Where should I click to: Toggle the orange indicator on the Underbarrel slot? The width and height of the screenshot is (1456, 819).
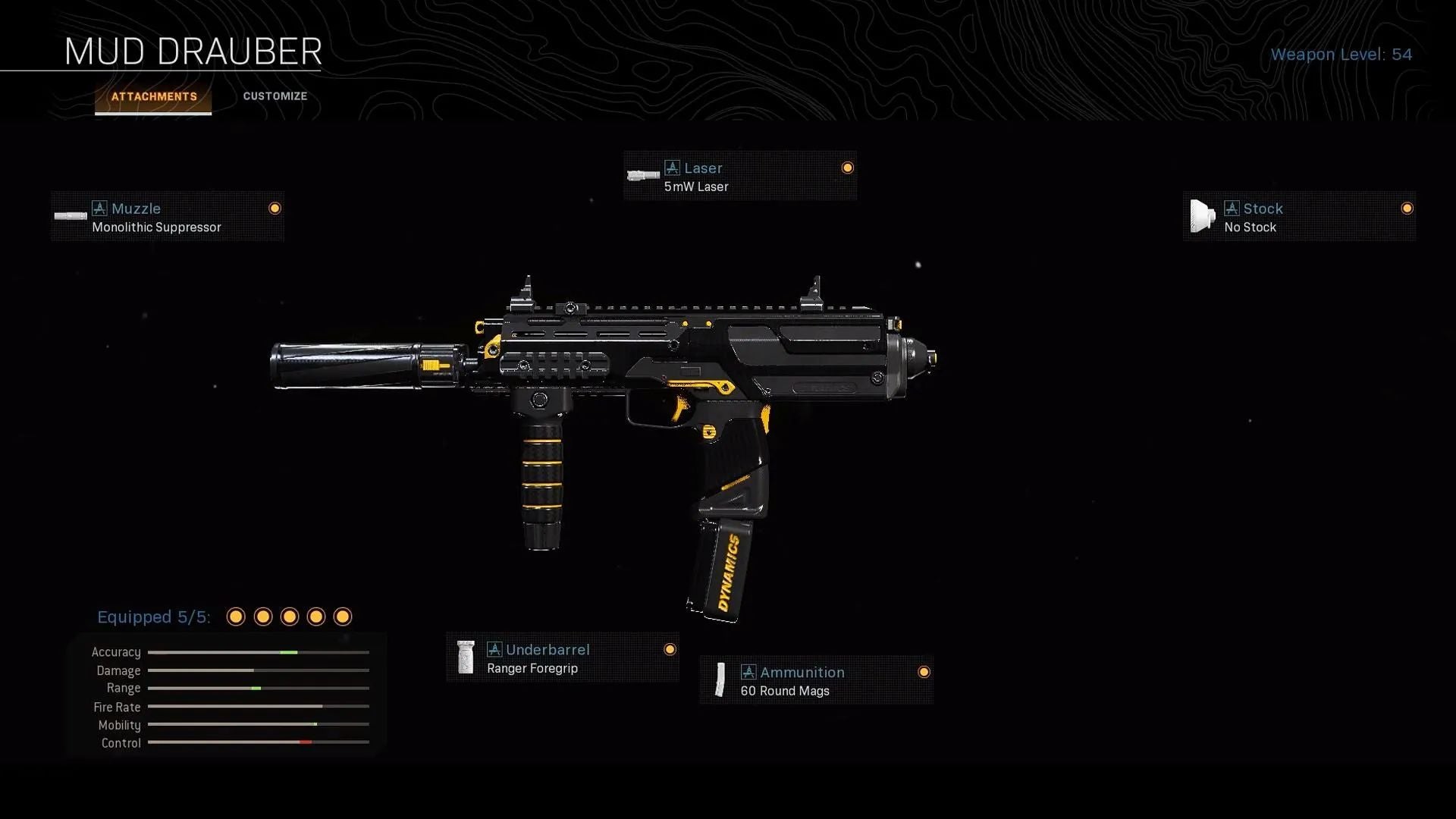click(670, 649)
